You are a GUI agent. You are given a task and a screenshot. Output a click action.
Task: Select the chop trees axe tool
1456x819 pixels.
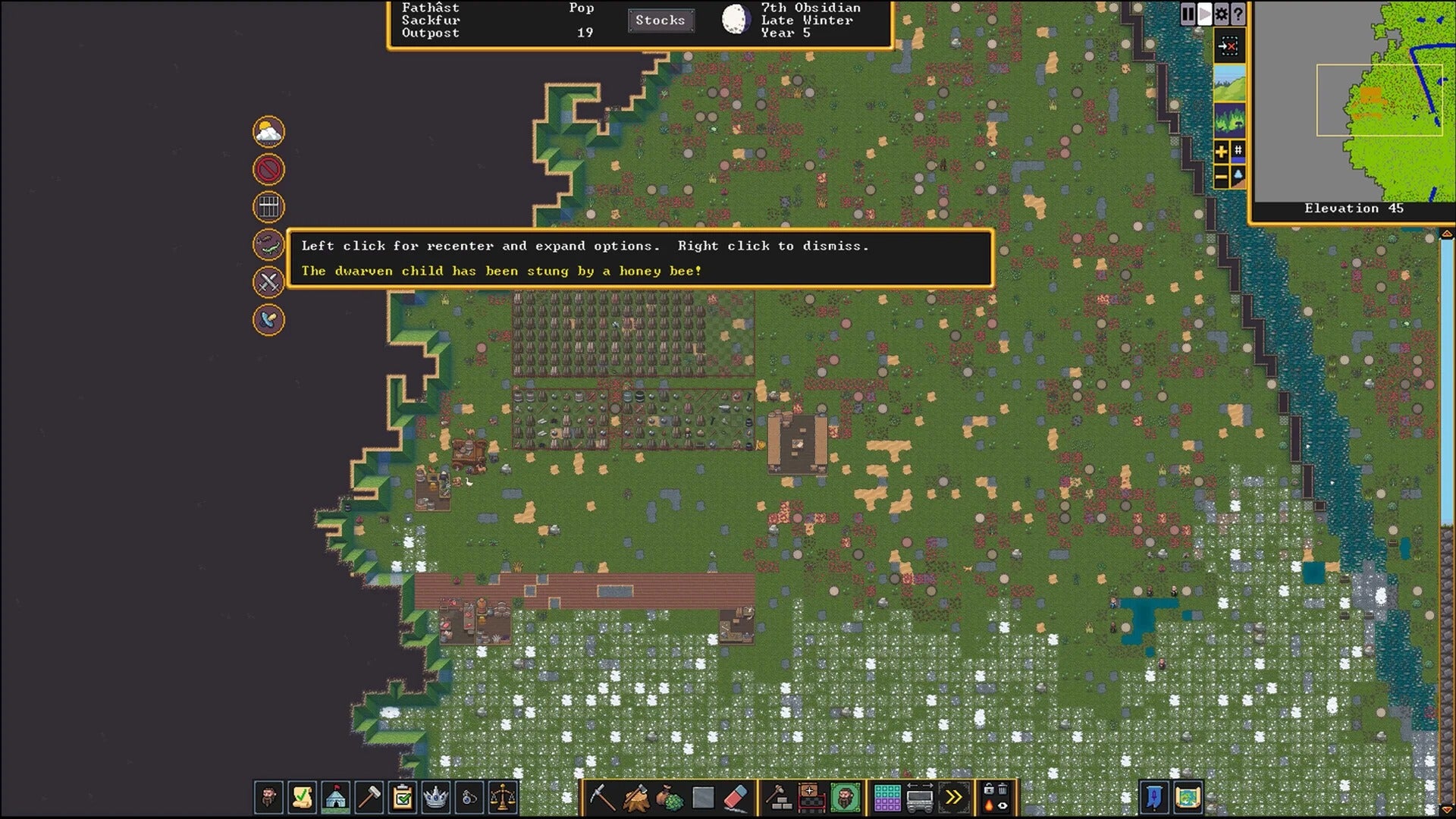pyautogui.click(x=635, y=797)
